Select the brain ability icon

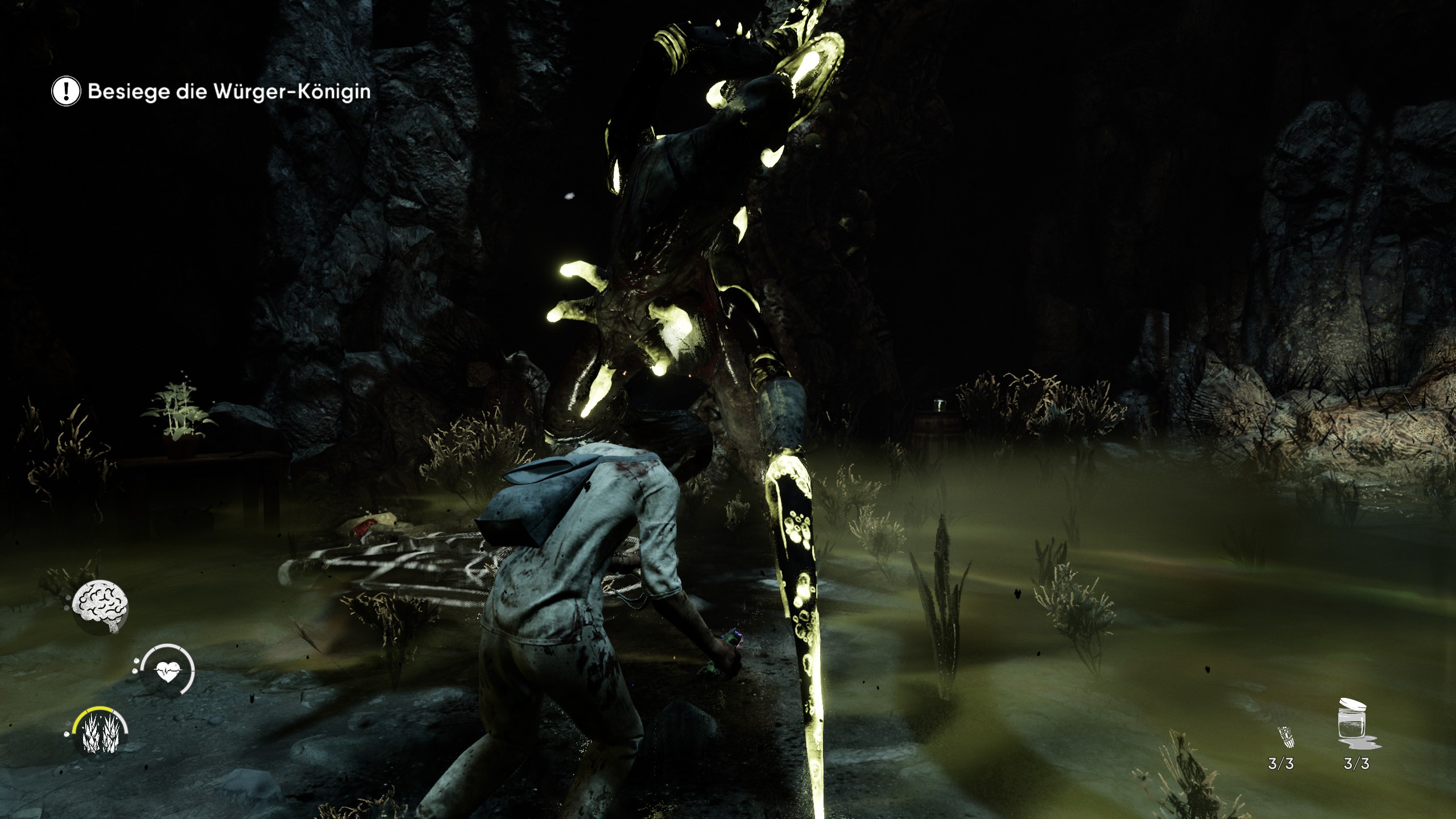pyautogui.click(x=101, y=607)
